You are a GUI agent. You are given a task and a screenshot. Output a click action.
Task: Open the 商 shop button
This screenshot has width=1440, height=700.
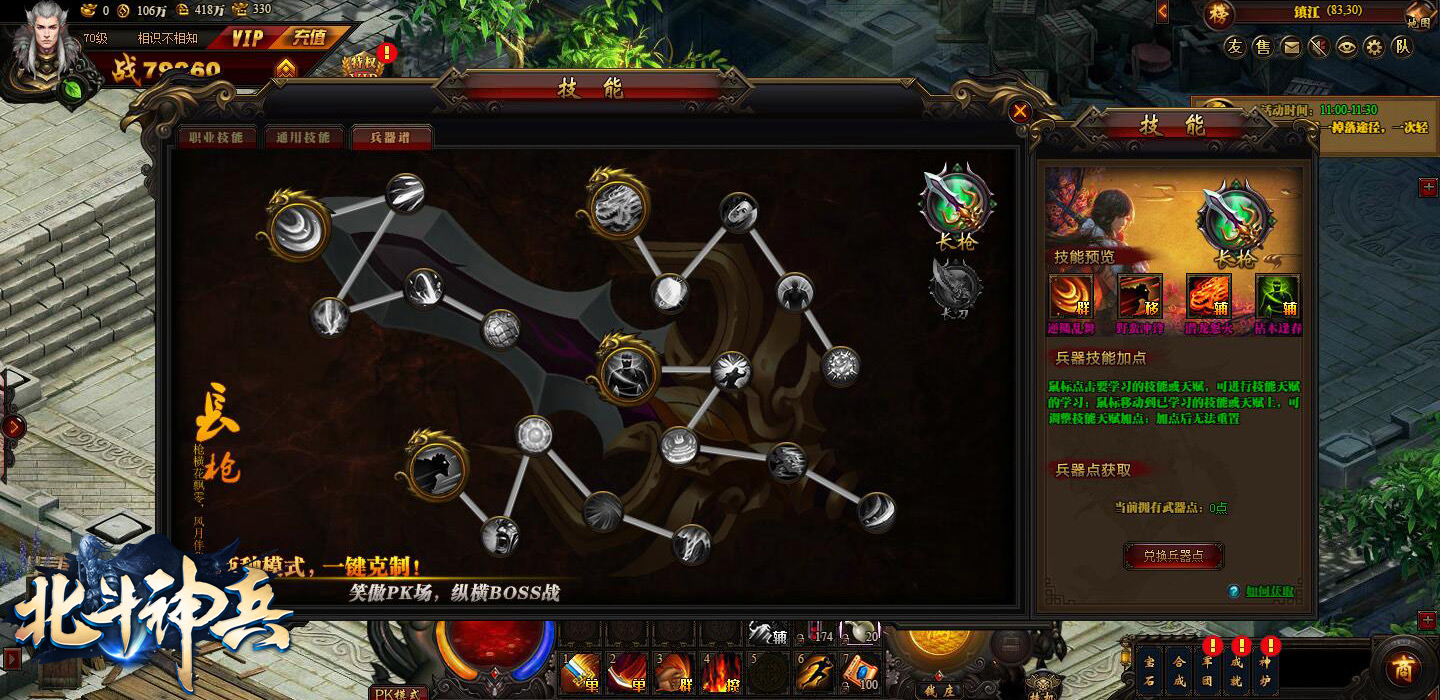coord(1405,668)
